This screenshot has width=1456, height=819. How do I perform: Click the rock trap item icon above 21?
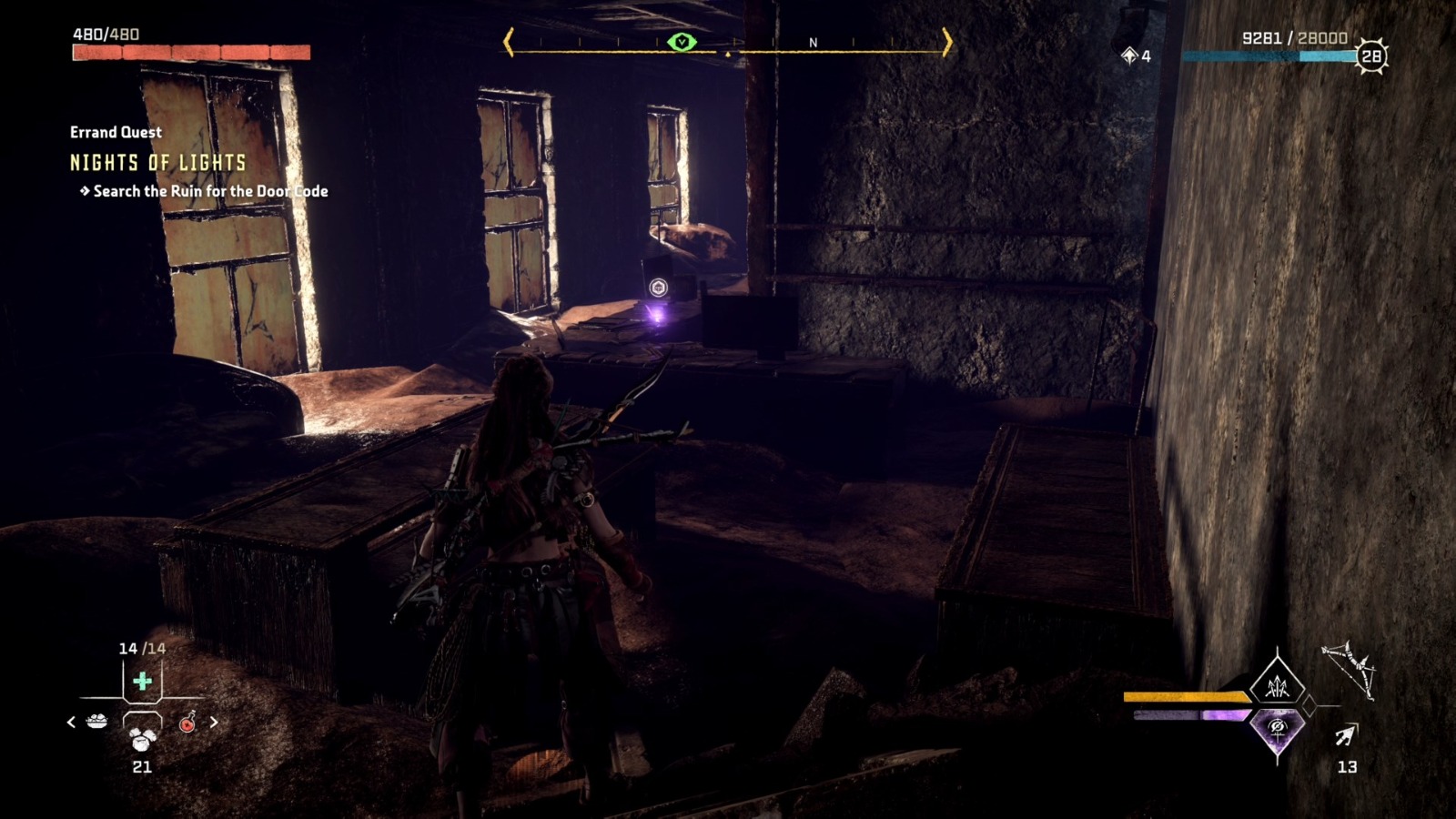point(141,739)
